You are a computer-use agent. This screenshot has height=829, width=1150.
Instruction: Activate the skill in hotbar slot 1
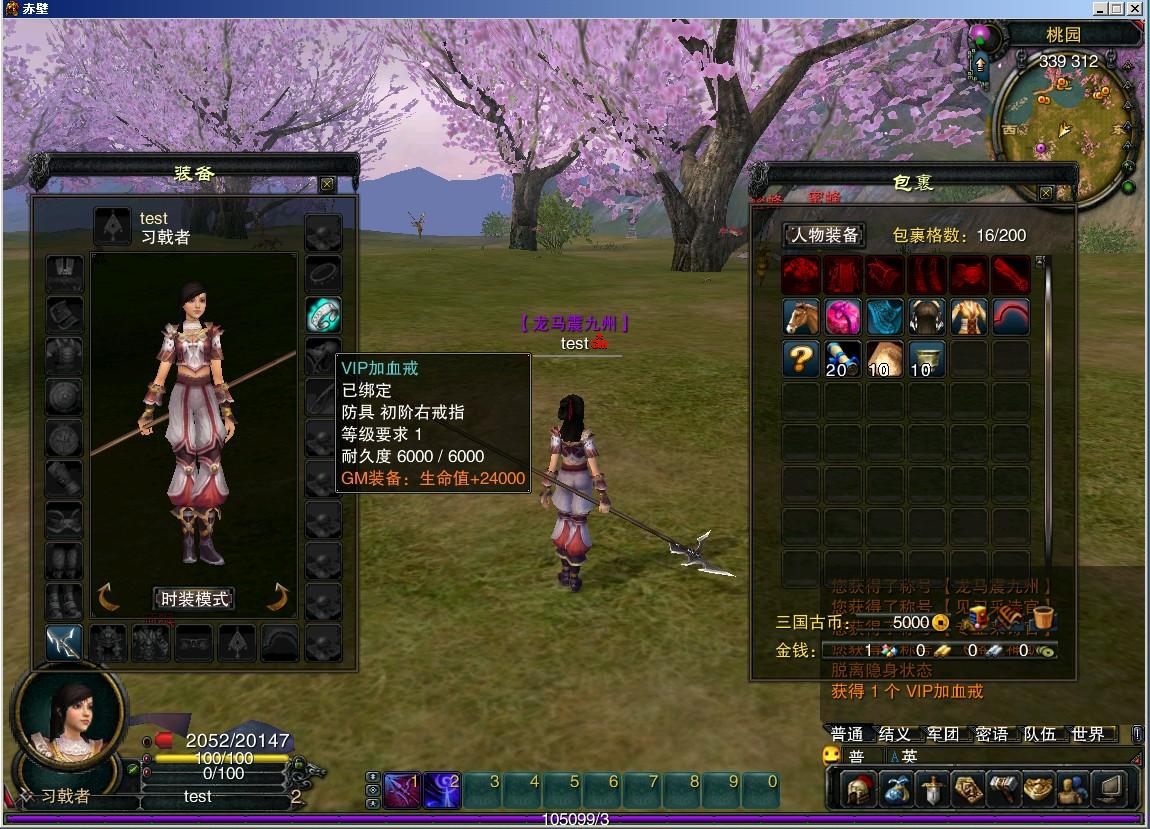pyautogui.click(x=402, y=790)
